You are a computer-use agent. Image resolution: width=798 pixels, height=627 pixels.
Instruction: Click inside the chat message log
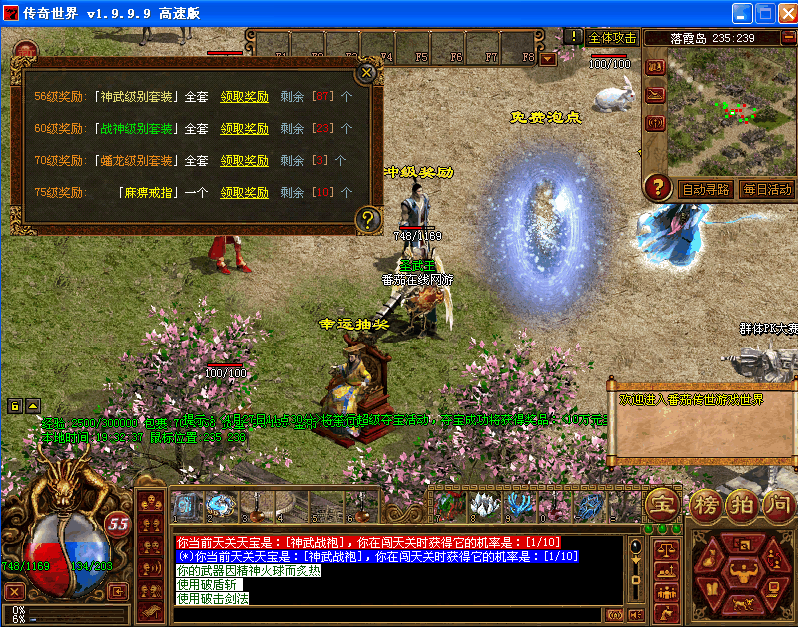click(x=400, y=570)
